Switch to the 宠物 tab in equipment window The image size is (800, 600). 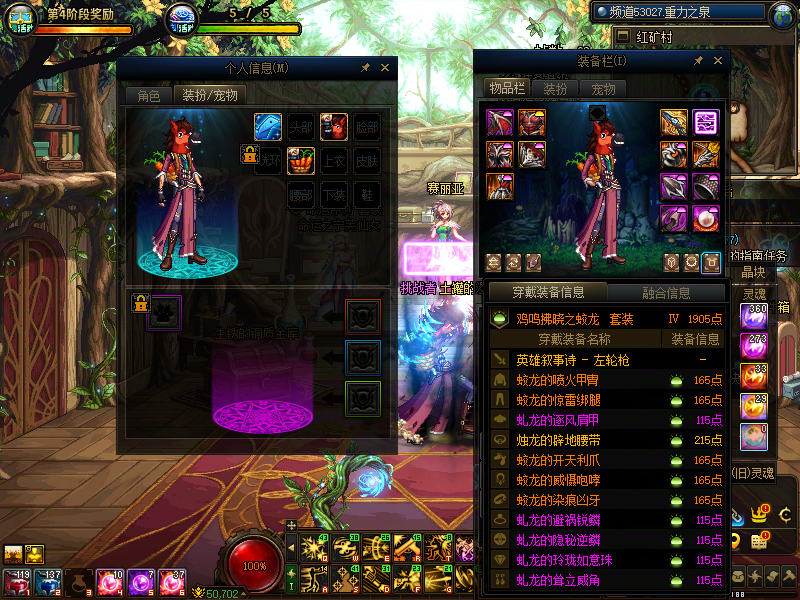604,88
